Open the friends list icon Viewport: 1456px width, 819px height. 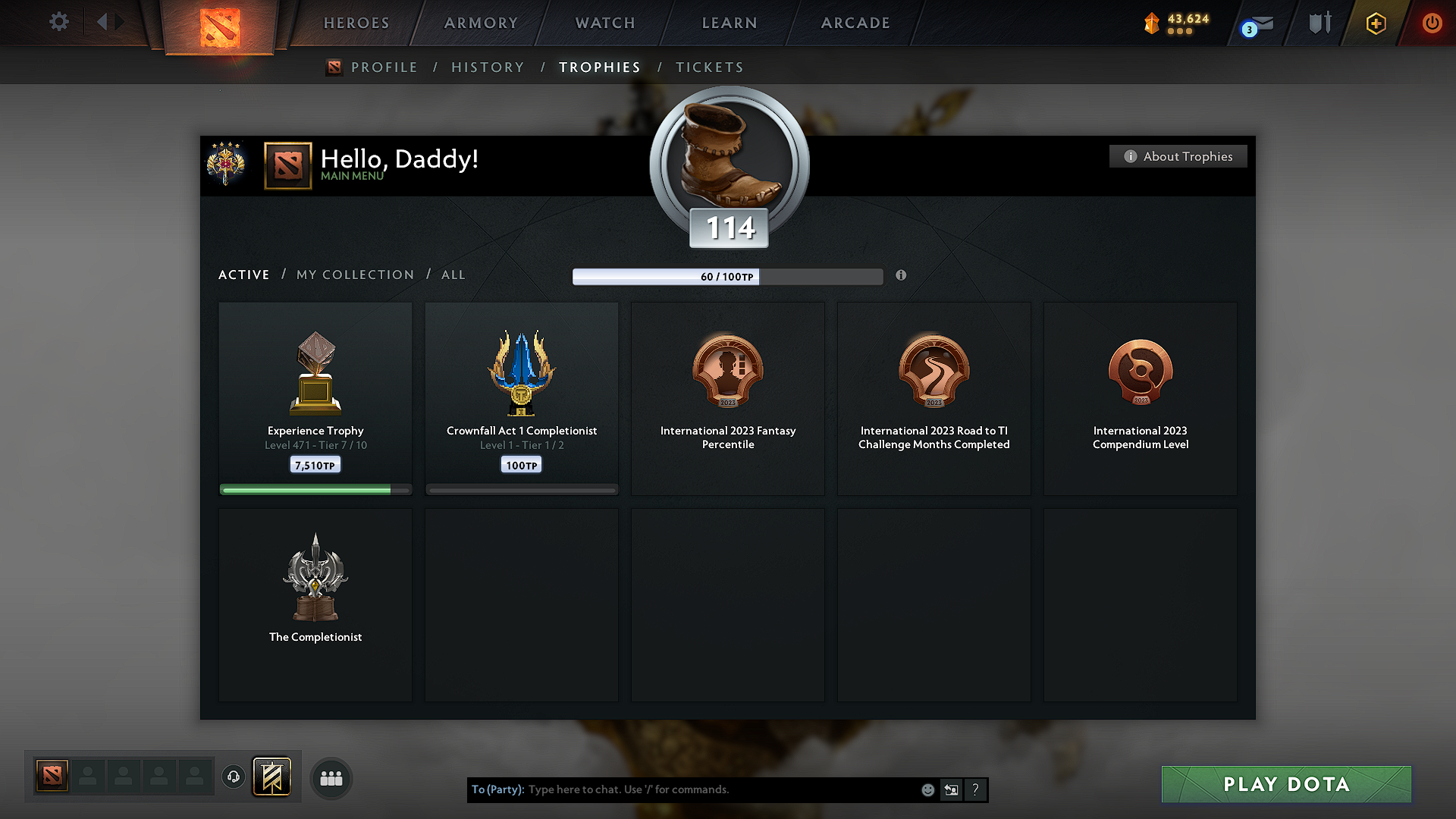pyautogui.click(x=331, y=778)
